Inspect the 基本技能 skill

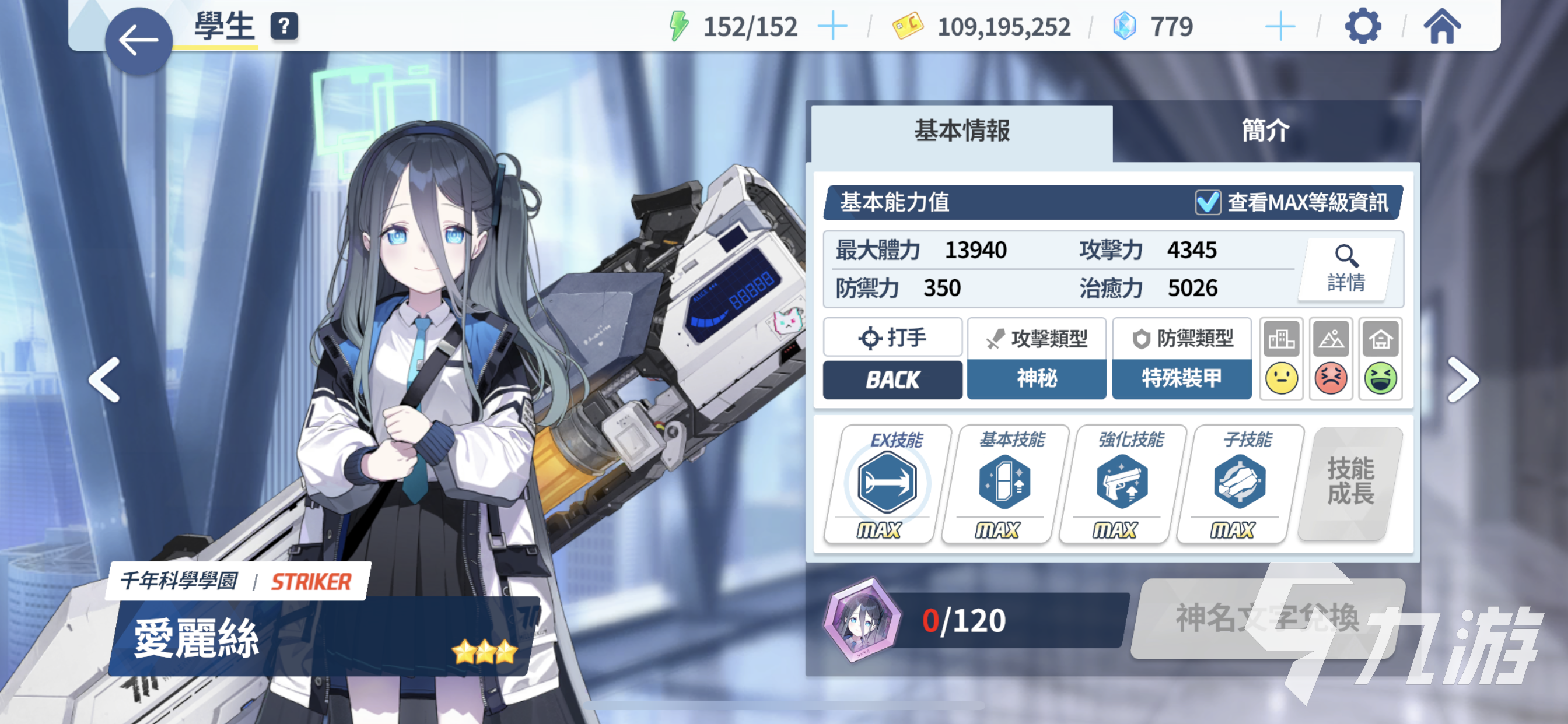(x=1004, y=483)
